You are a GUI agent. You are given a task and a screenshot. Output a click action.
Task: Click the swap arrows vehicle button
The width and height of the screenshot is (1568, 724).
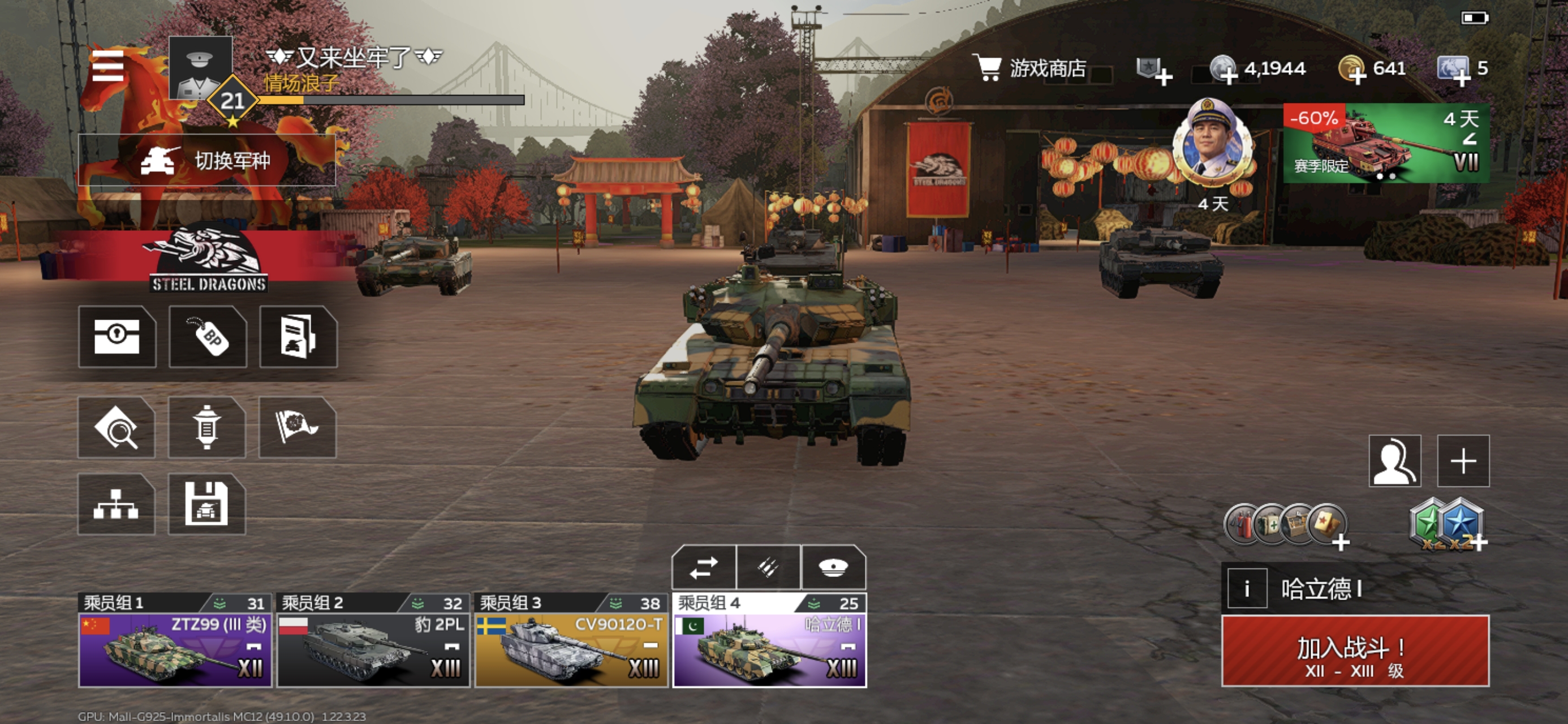coord(704,568)
